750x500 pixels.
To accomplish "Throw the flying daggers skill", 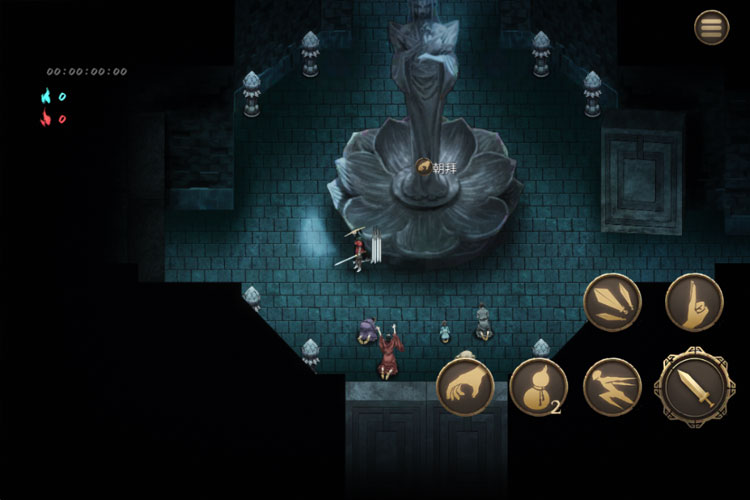I will 612,302.
